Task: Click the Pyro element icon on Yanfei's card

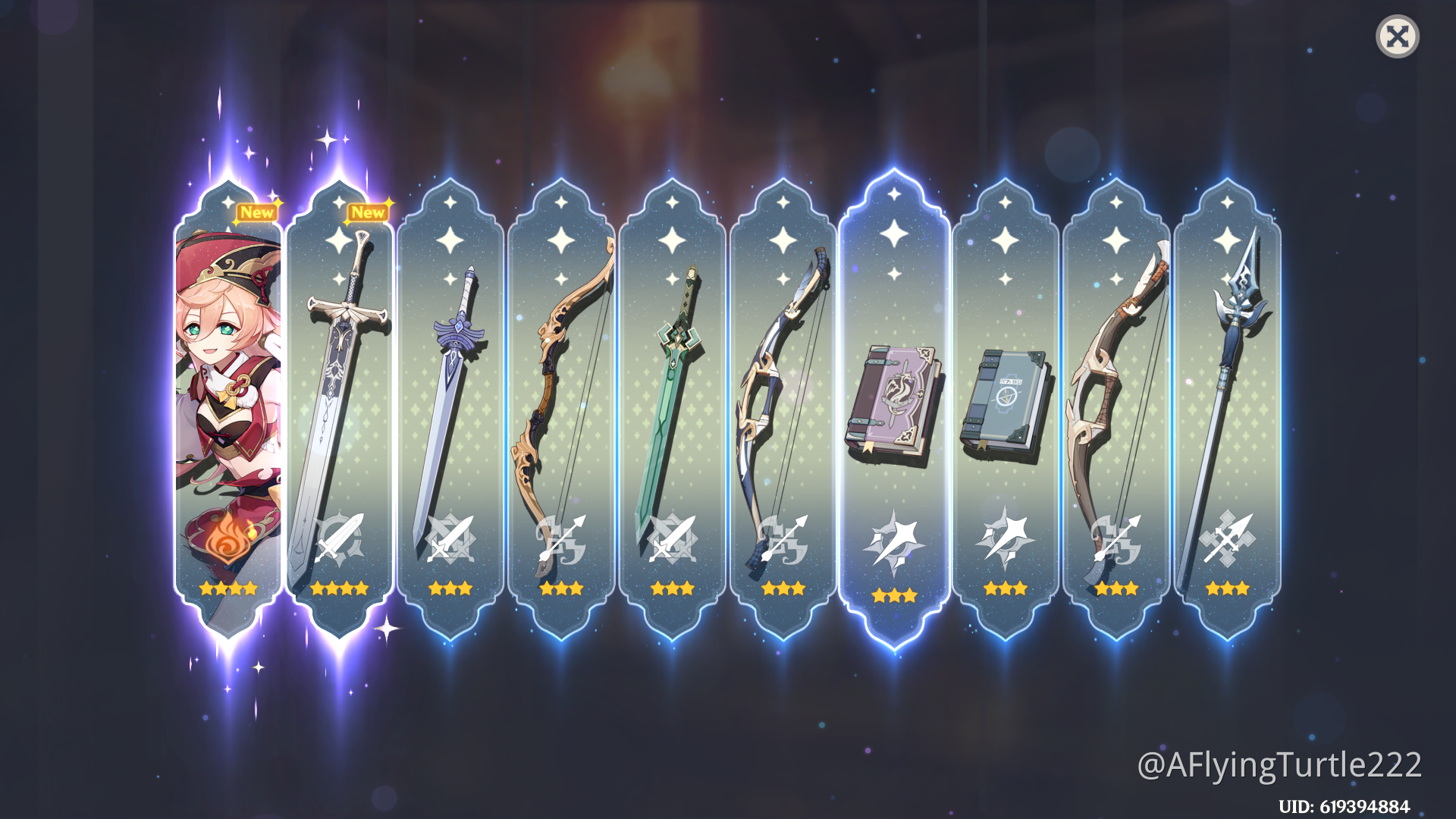Action: [x=227, y=541]
